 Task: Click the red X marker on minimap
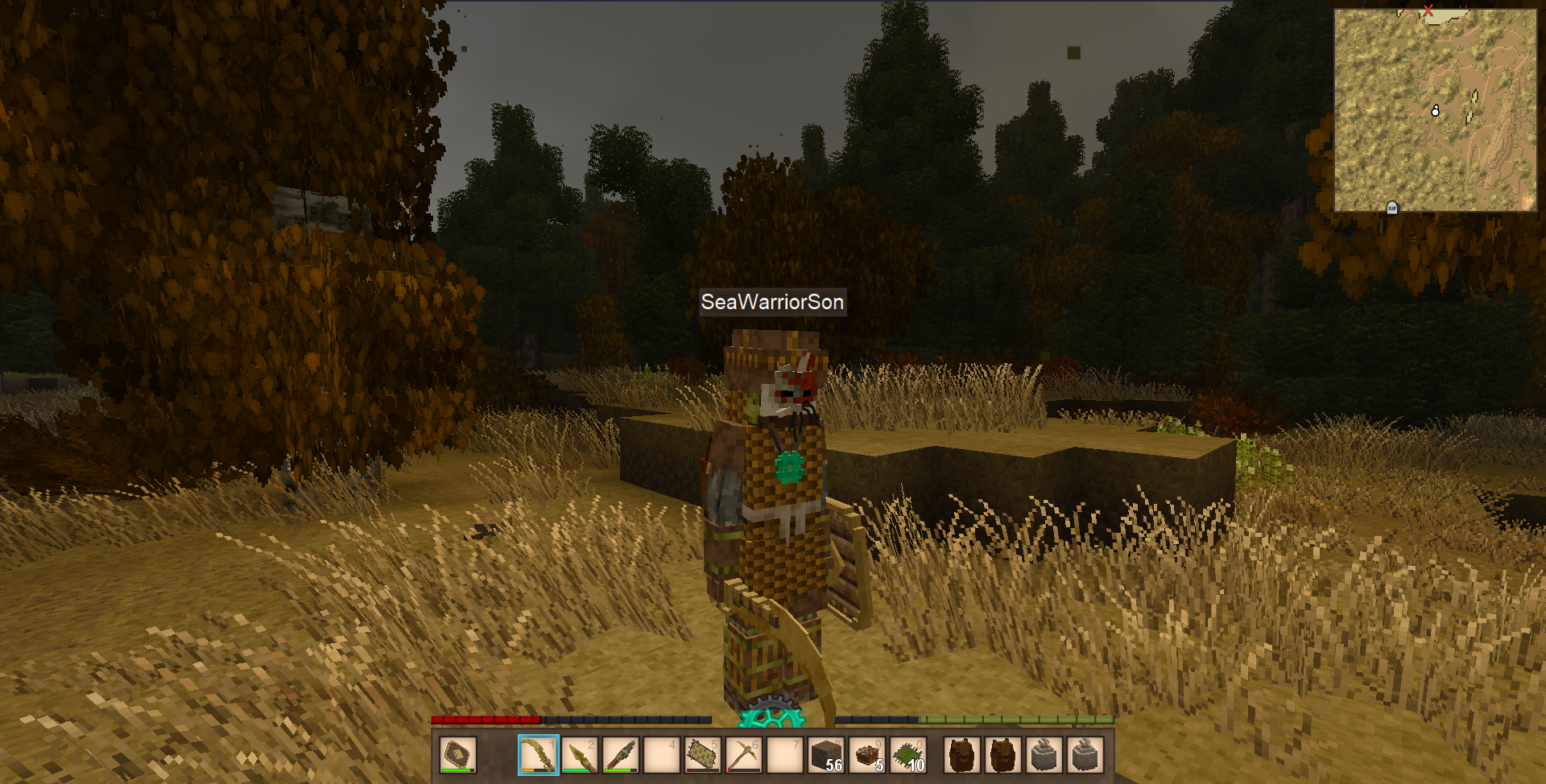1428,10
